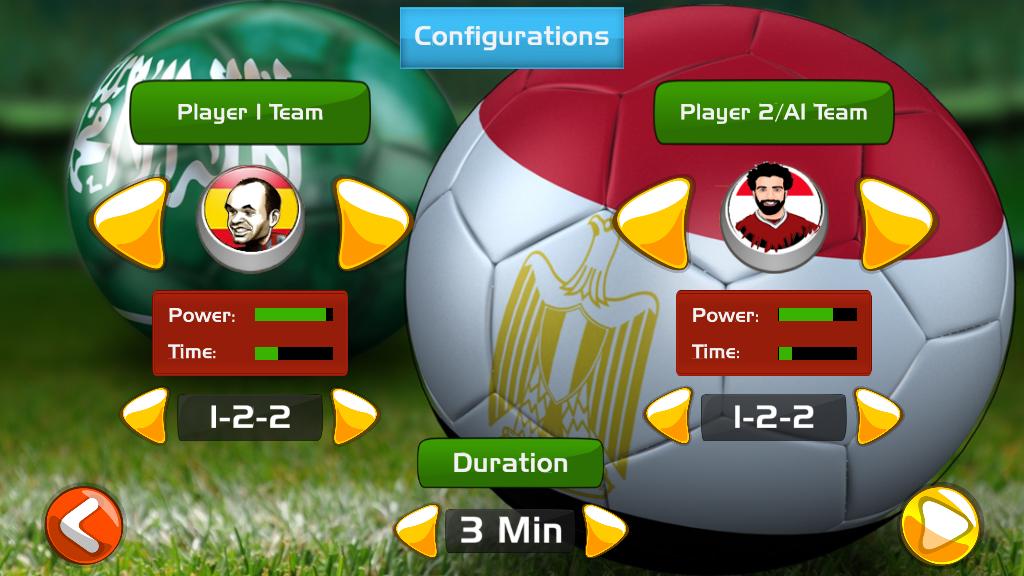This screenshot has width=1024, height=576.
Task: Change Player 2/AI formation to next option
Action: (877, 415)
